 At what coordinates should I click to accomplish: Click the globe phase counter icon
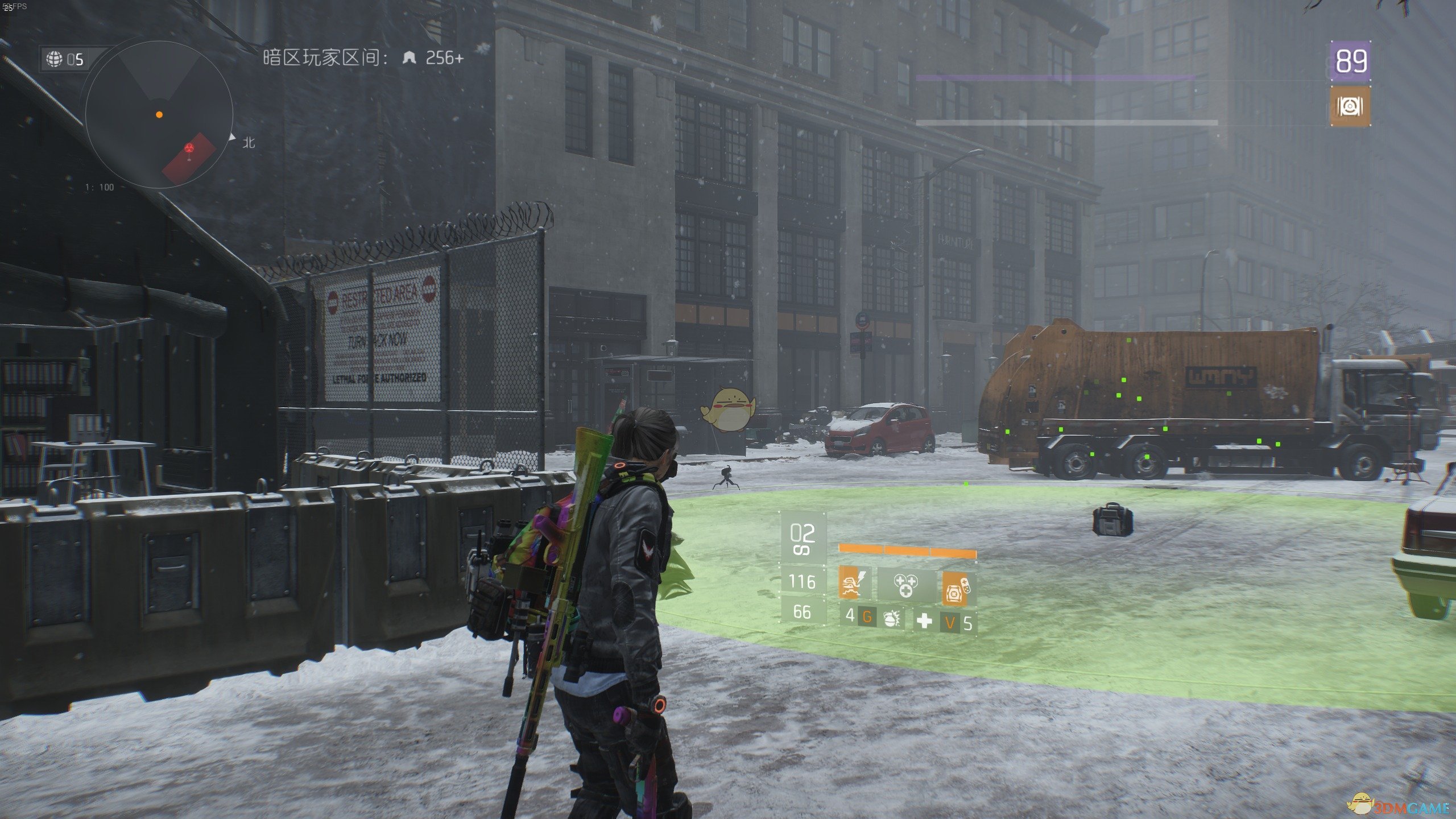click(x=55, y=59)
